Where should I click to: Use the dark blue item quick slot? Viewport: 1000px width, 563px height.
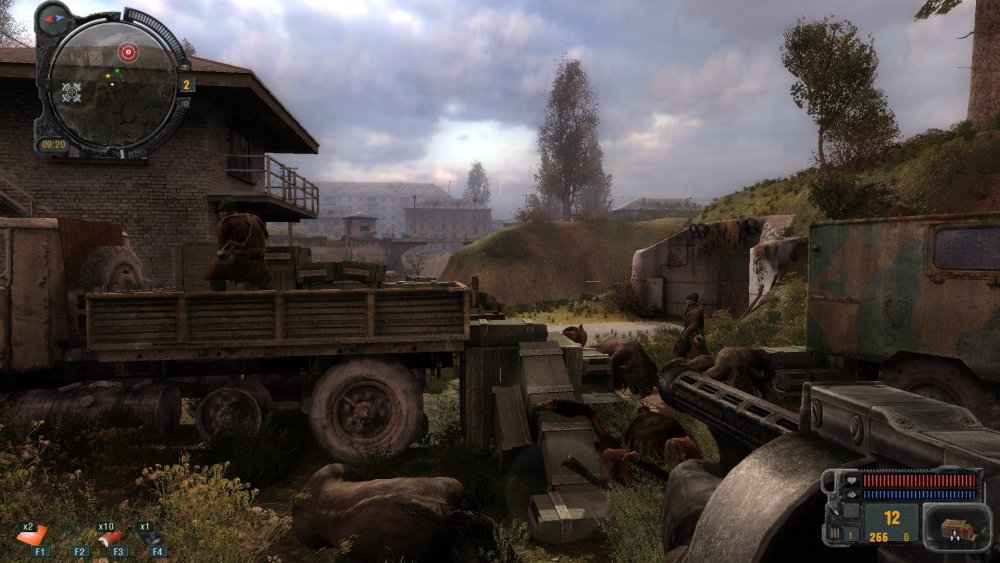(x=149, y=537)
